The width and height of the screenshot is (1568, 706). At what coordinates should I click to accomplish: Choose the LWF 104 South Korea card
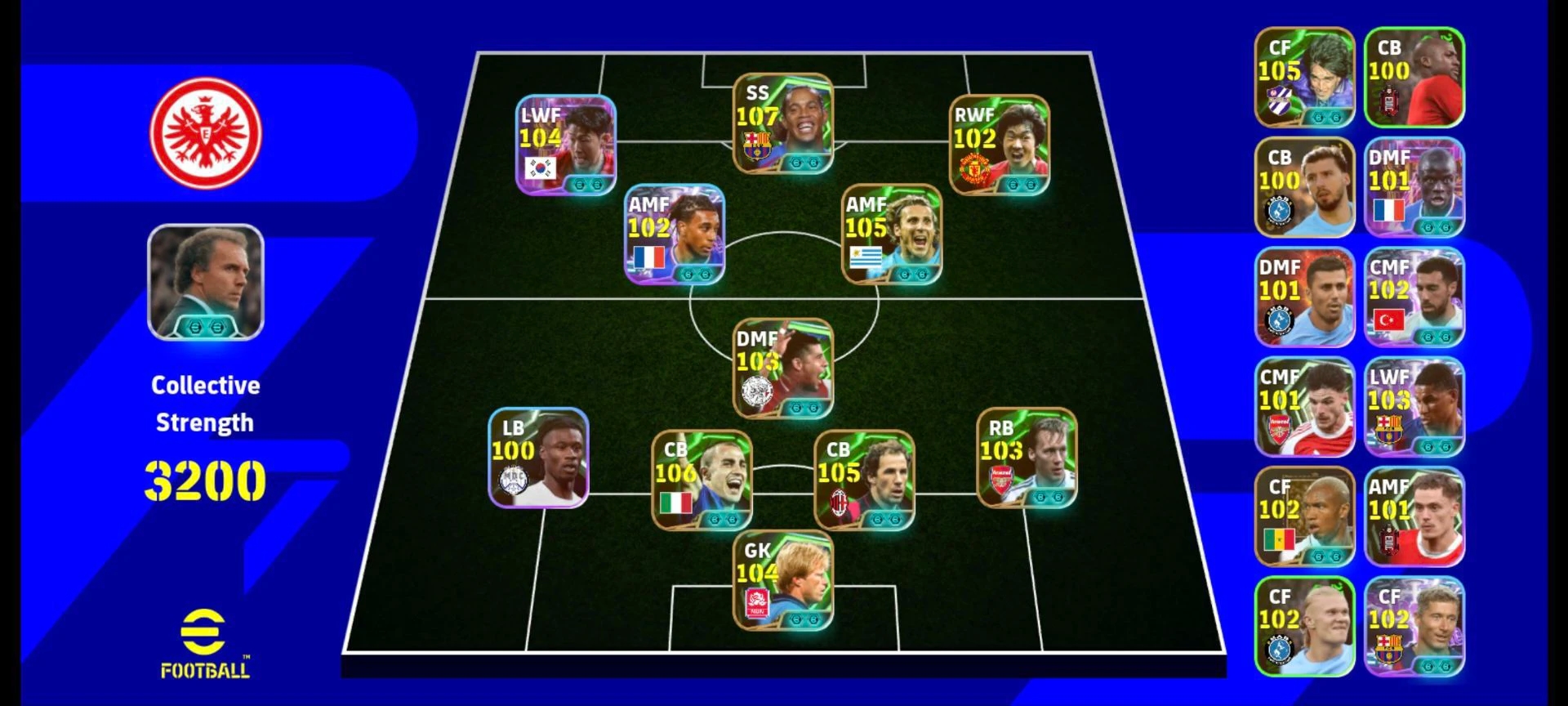click(565, 145)
